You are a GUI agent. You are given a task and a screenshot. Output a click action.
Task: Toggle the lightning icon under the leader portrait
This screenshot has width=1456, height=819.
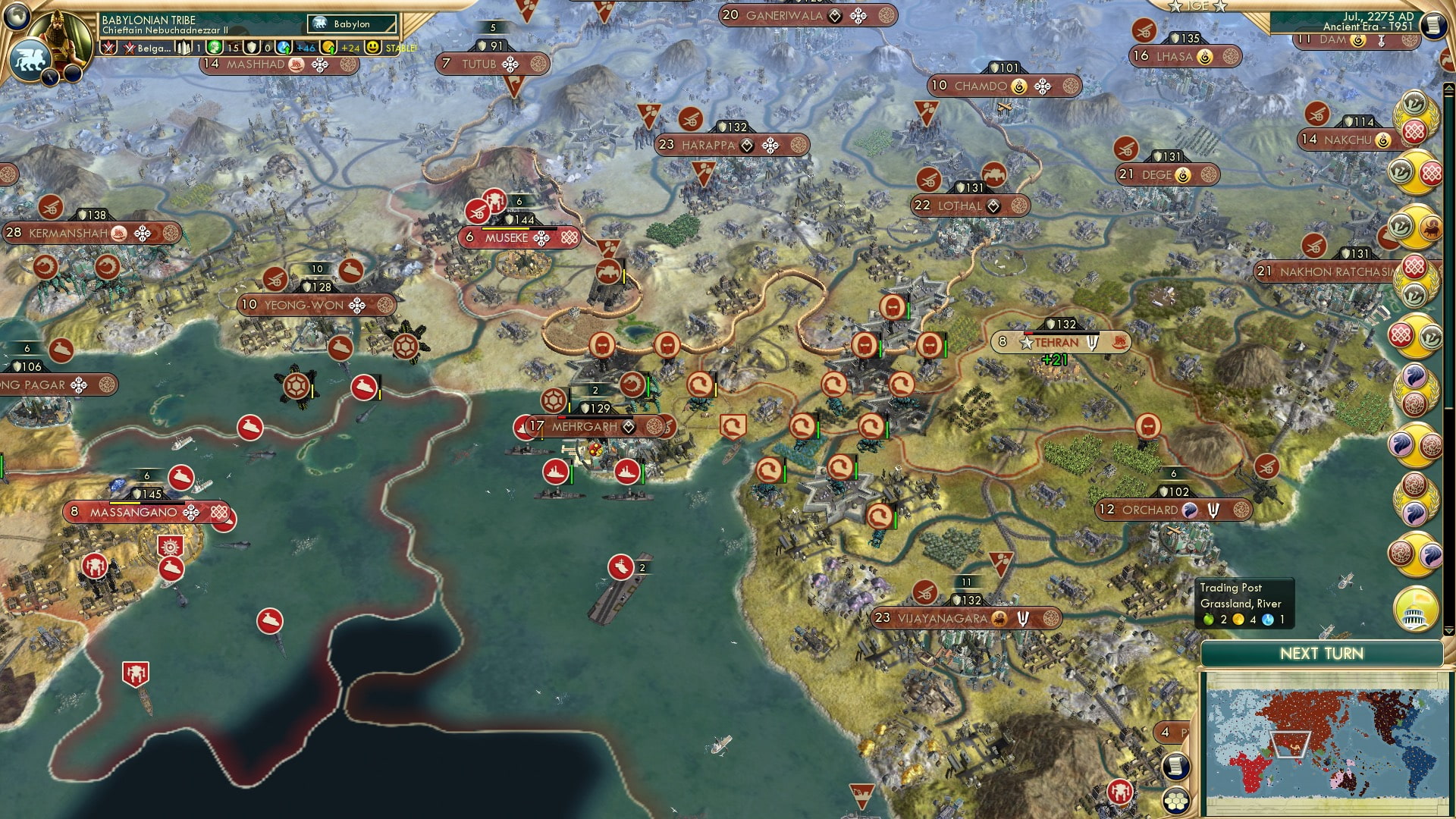50,78
